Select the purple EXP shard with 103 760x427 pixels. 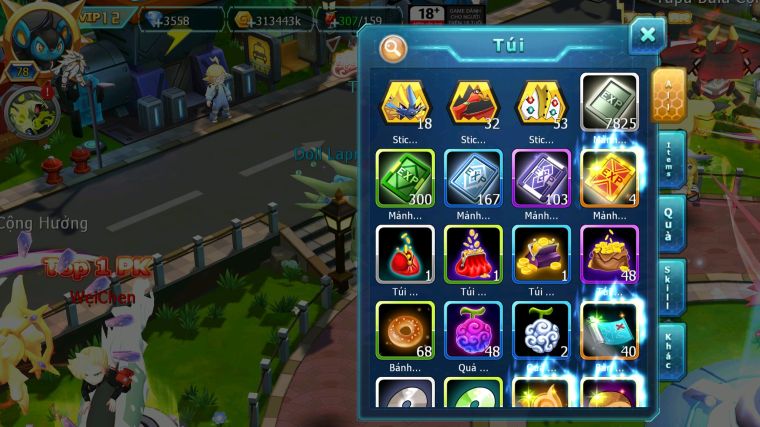tap(541, 178)
